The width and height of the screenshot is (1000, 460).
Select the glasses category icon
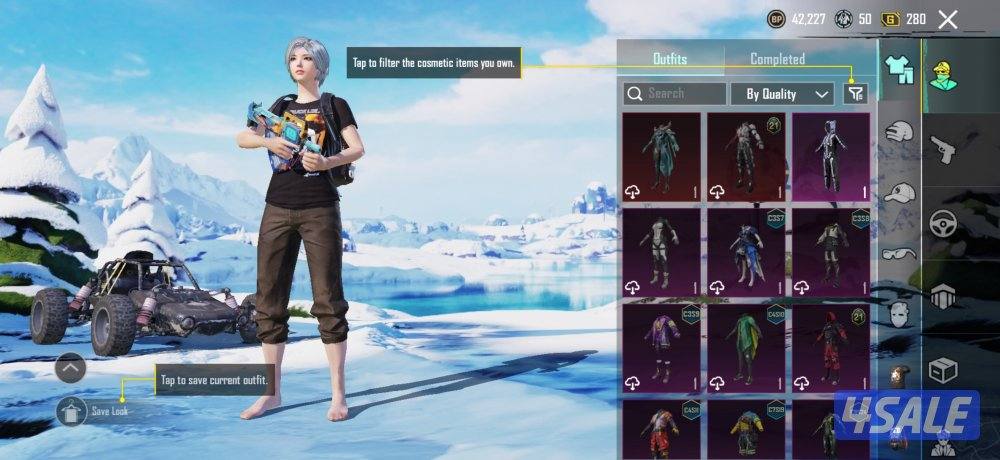pos(900,254)
